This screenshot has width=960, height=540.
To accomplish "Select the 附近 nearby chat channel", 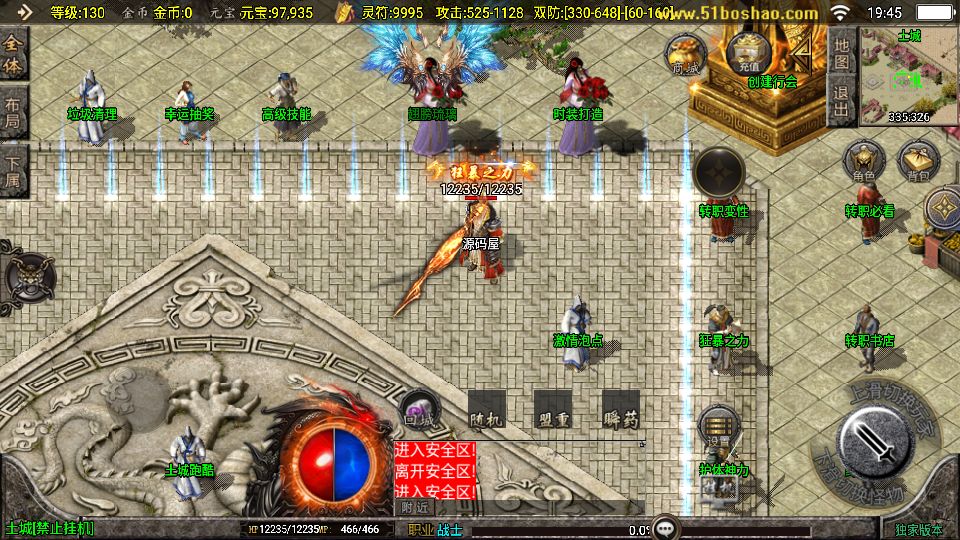I will click(x=413, y=507).
